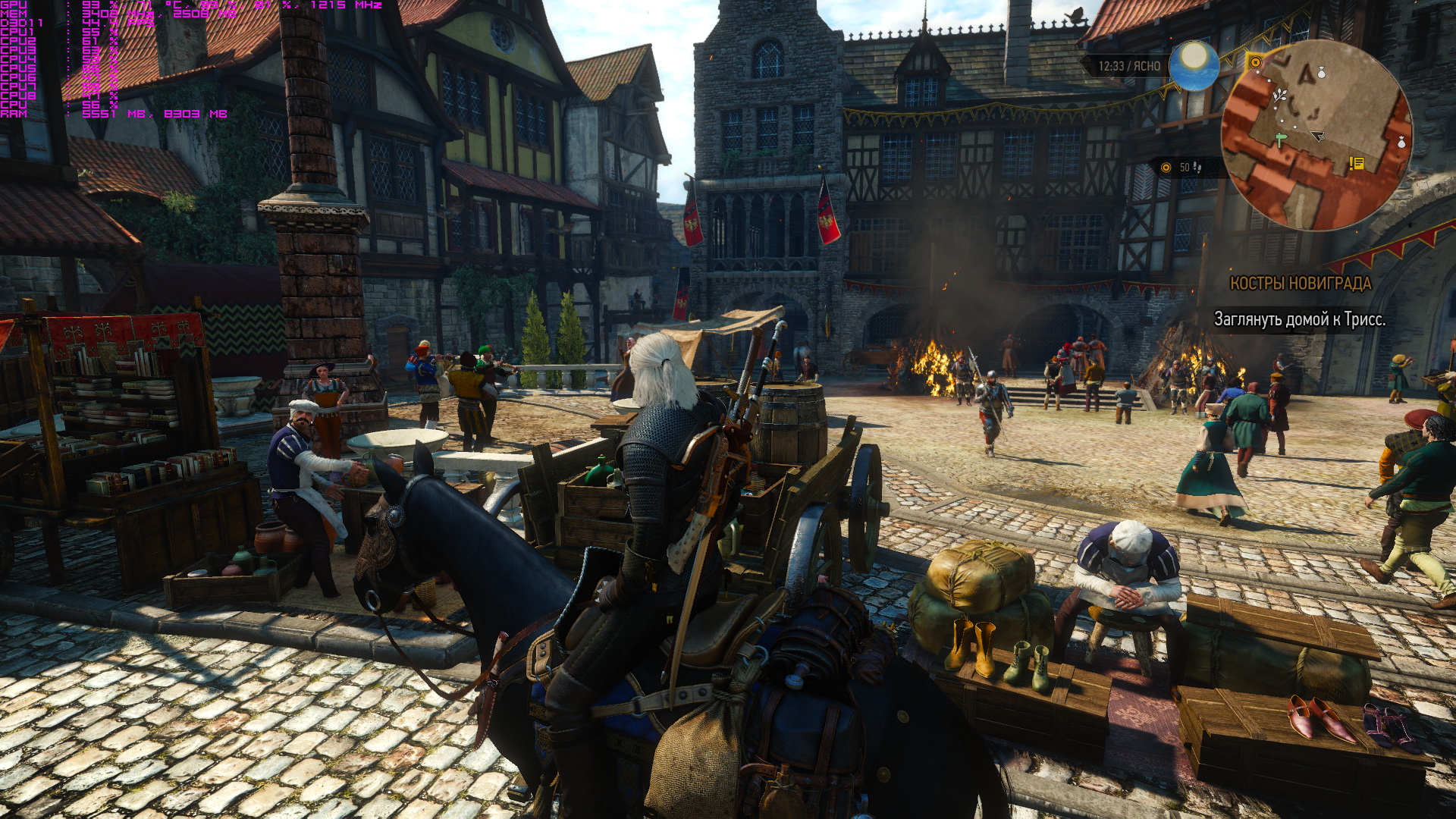Select the green signpost marker on minimap

tap(1281, 140)
